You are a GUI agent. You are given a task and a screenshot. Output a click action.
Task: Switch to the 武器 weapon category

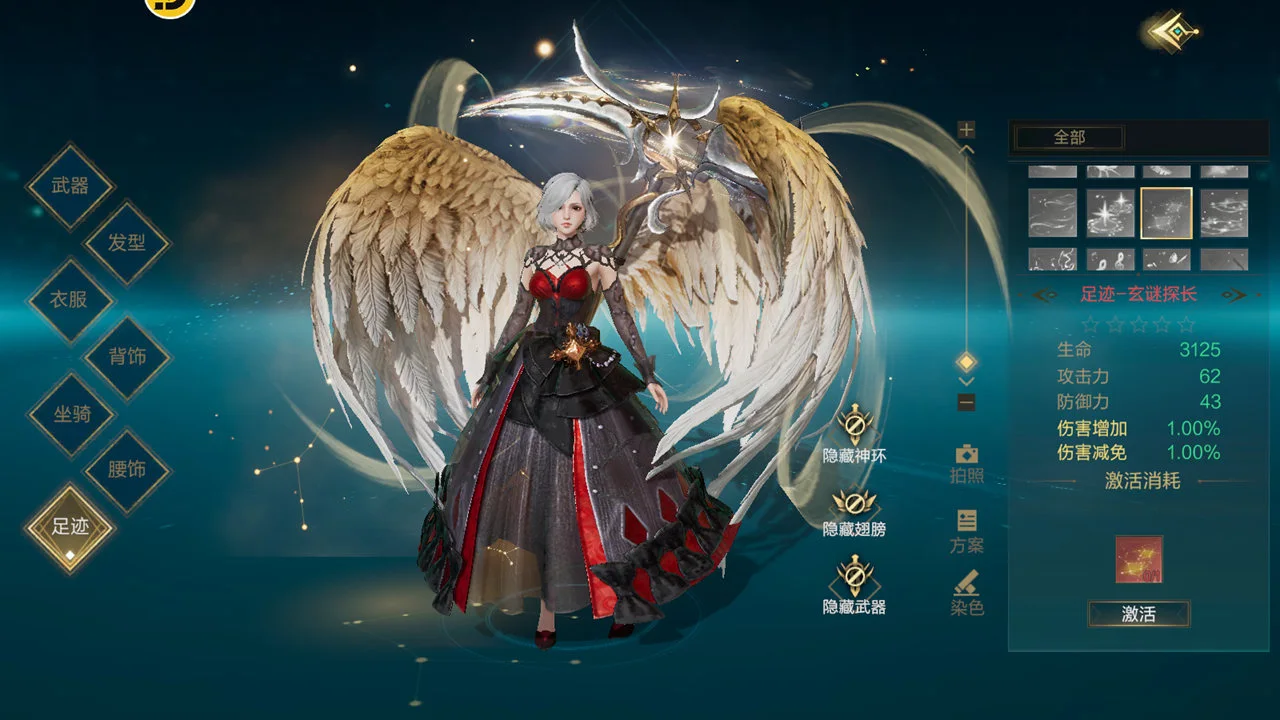(70, 186)
